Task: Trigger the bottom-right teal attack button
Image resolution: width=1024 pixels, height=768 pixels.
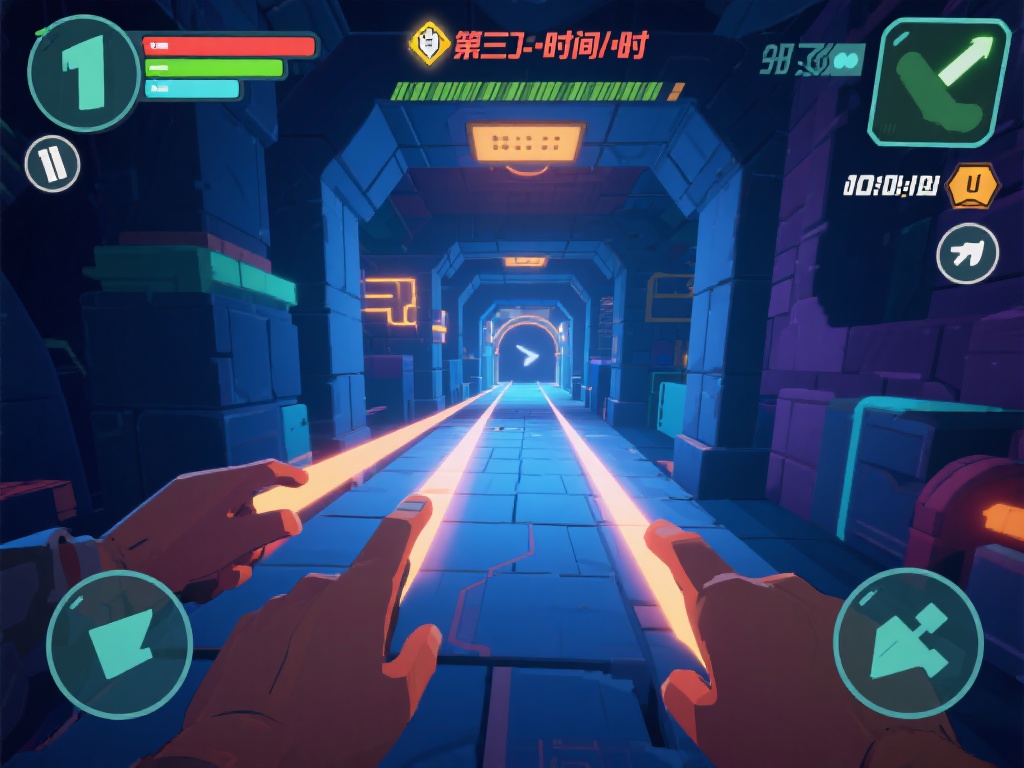Action: coord(908,643)
